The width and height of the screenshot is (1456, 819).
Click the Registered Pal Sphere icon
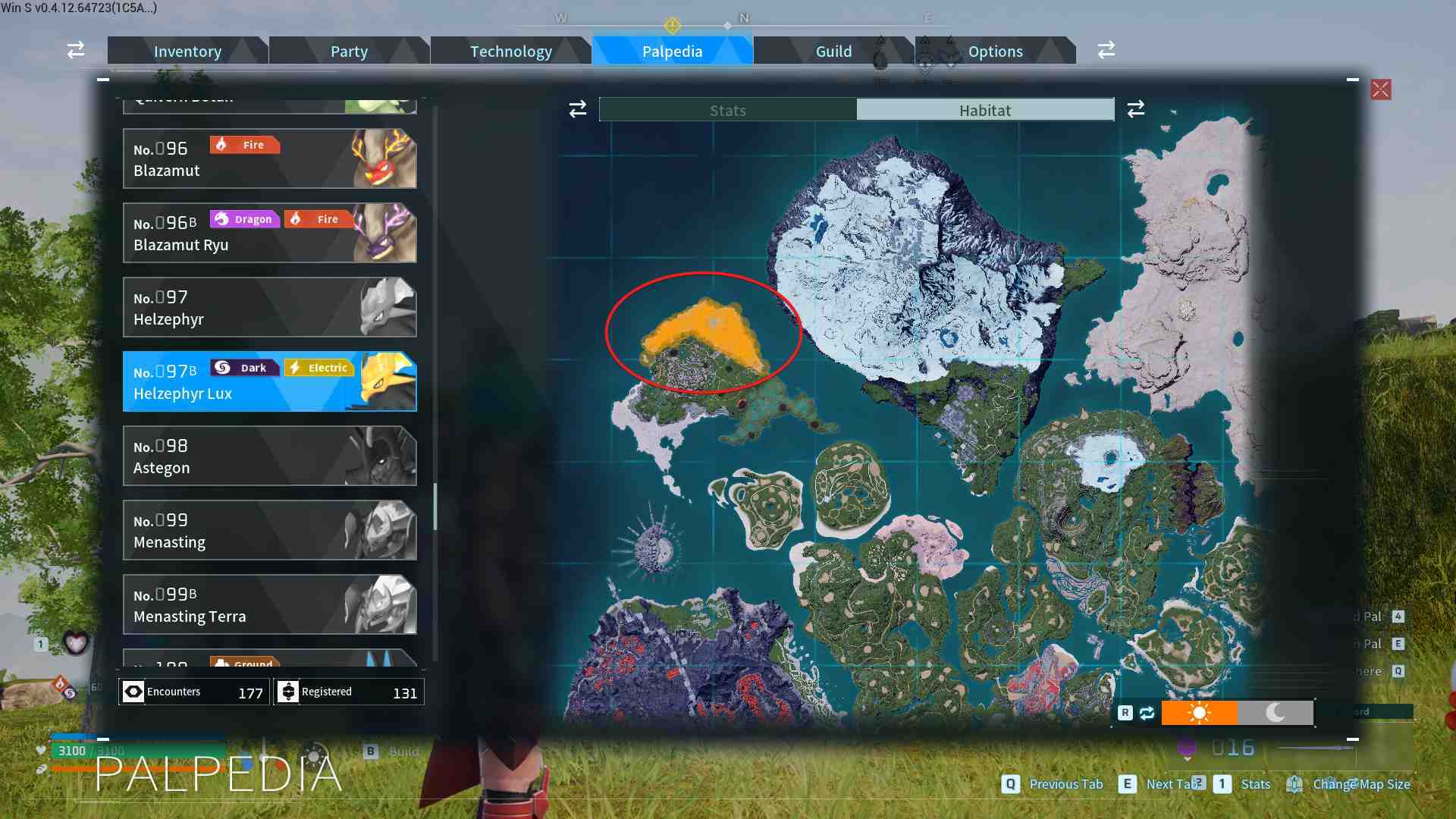pos(289,691)
